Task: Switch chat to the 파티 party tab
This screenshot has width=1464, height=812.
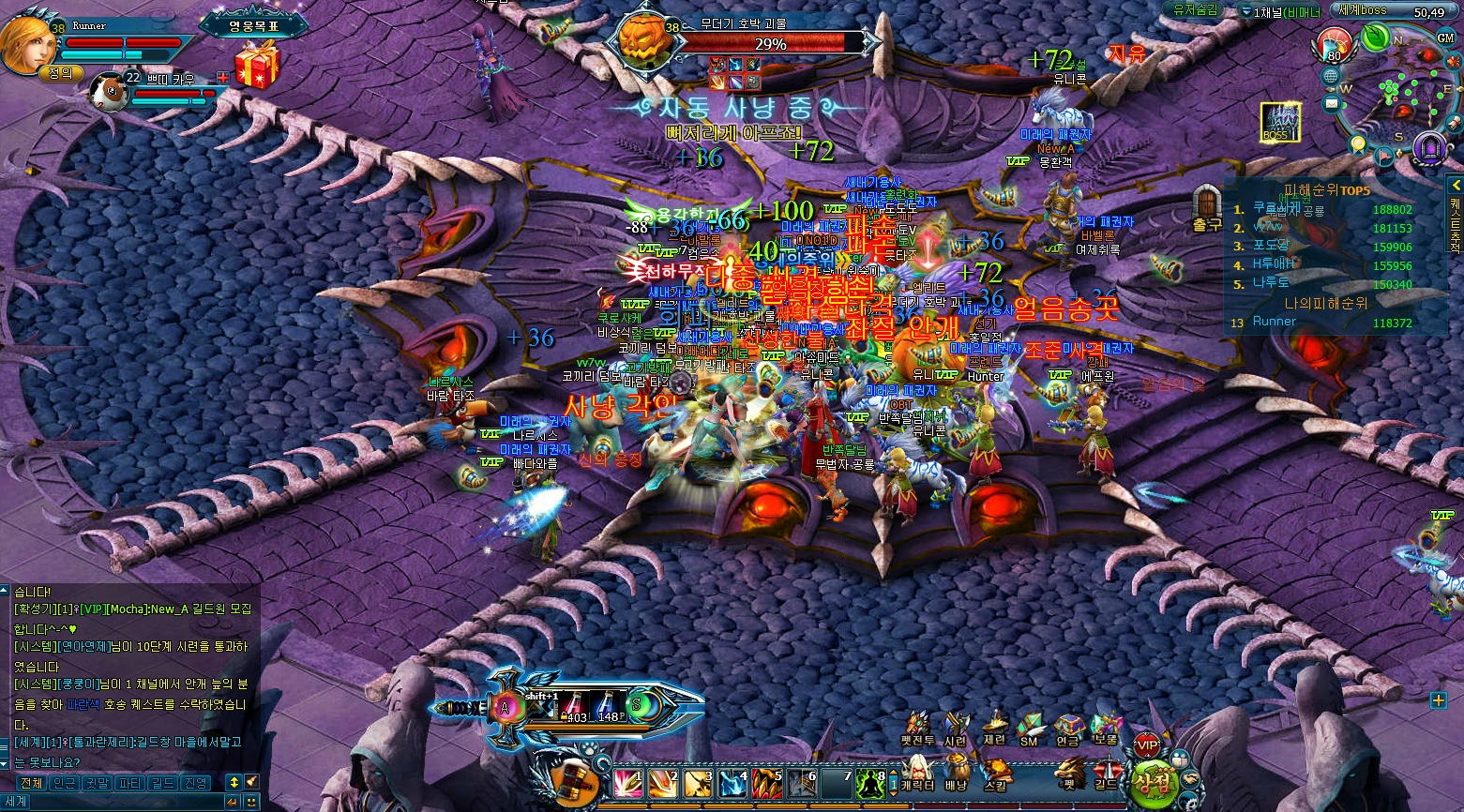Action: (129, 783)
